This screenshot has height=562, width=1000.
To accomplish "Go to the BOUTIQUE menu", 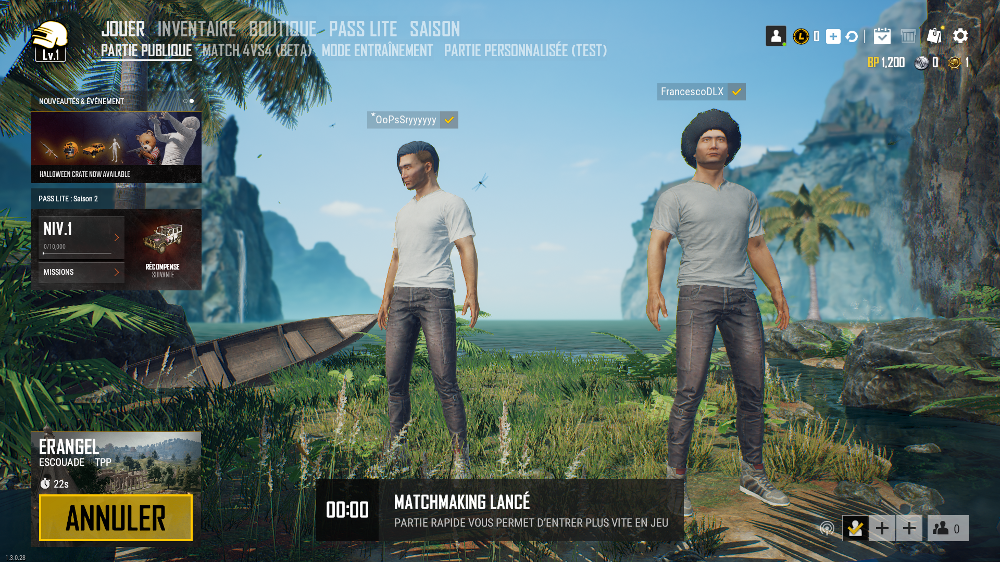I will tap(283, 29).
